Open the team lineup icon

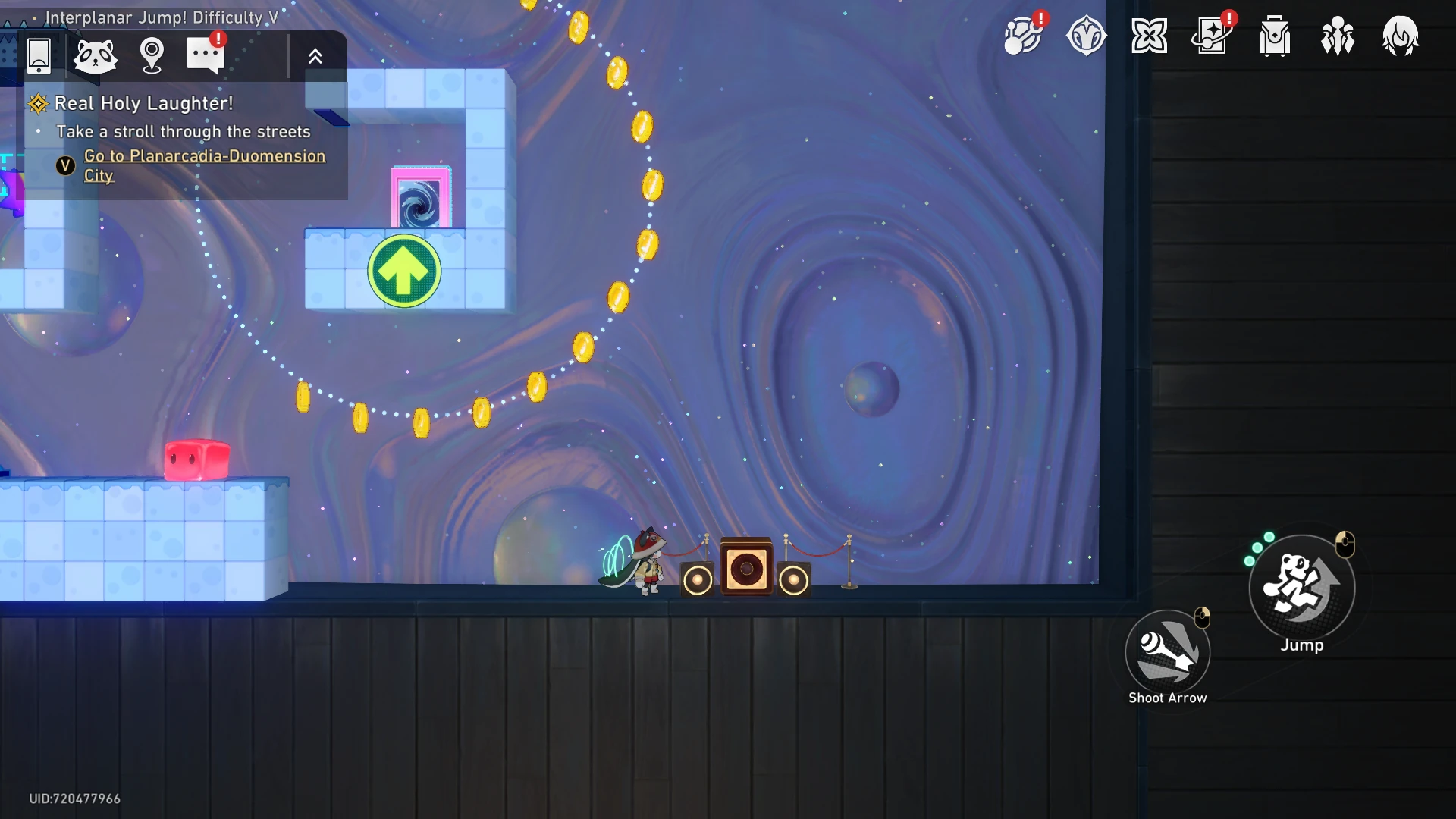coord(1338,36)
